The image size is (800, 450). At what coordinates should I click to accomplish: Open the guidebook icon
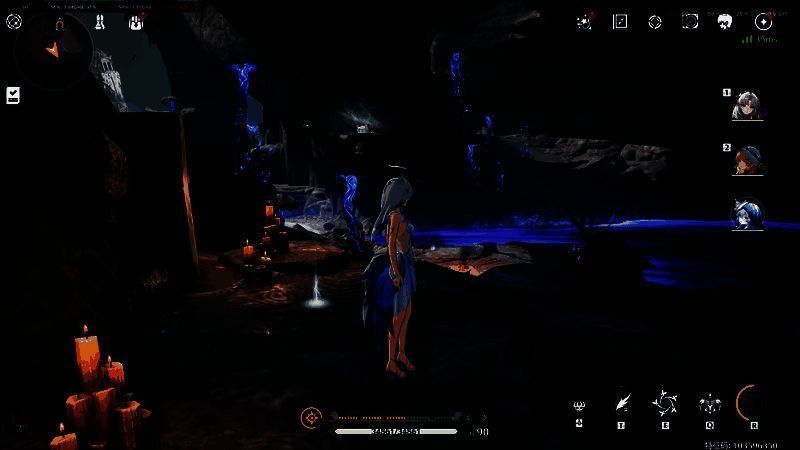pos(620,21)
